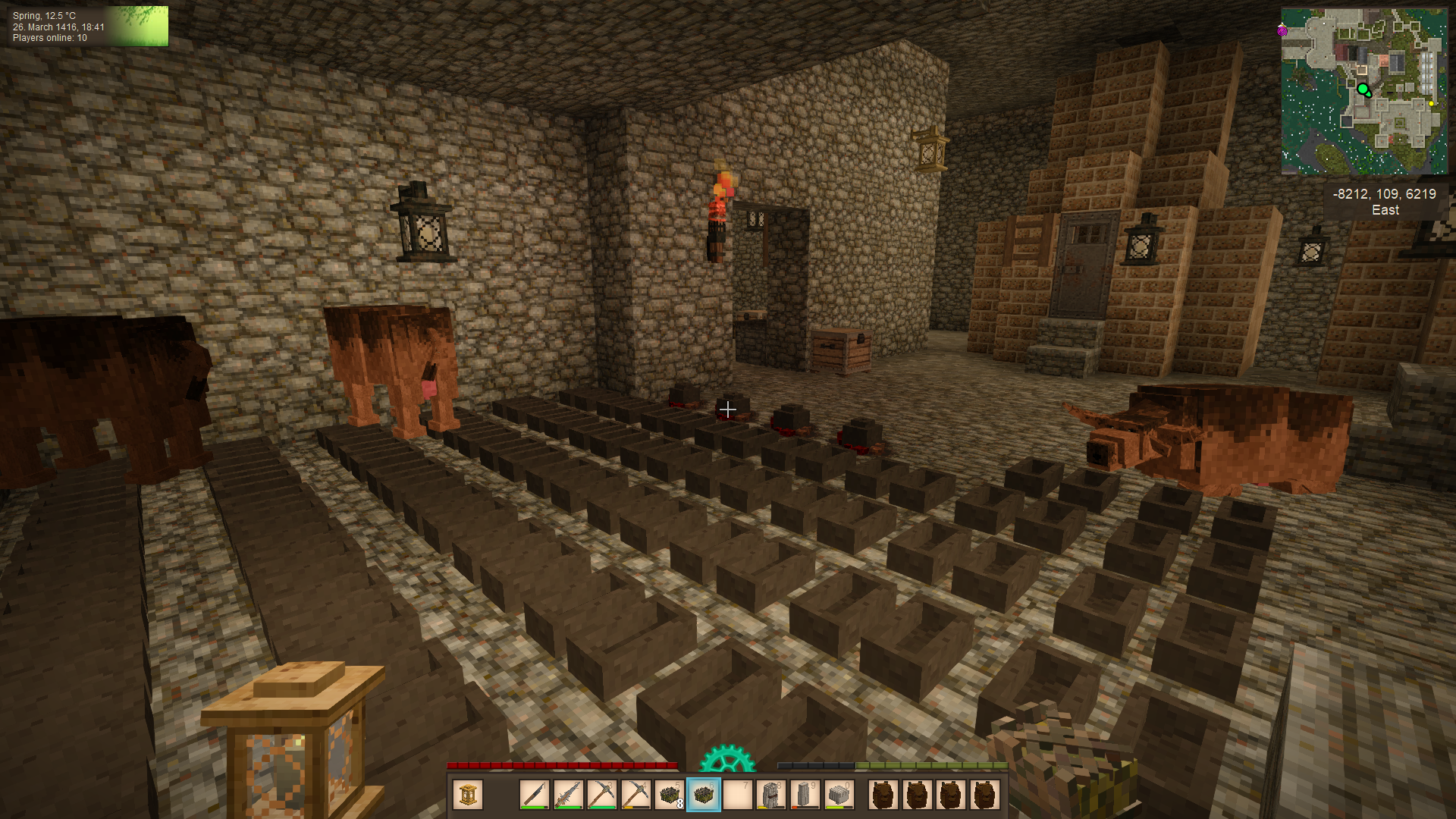Select the armor piece in hotbar slot 9
This screenshot has height=819, width=1456.
point(805,795)
